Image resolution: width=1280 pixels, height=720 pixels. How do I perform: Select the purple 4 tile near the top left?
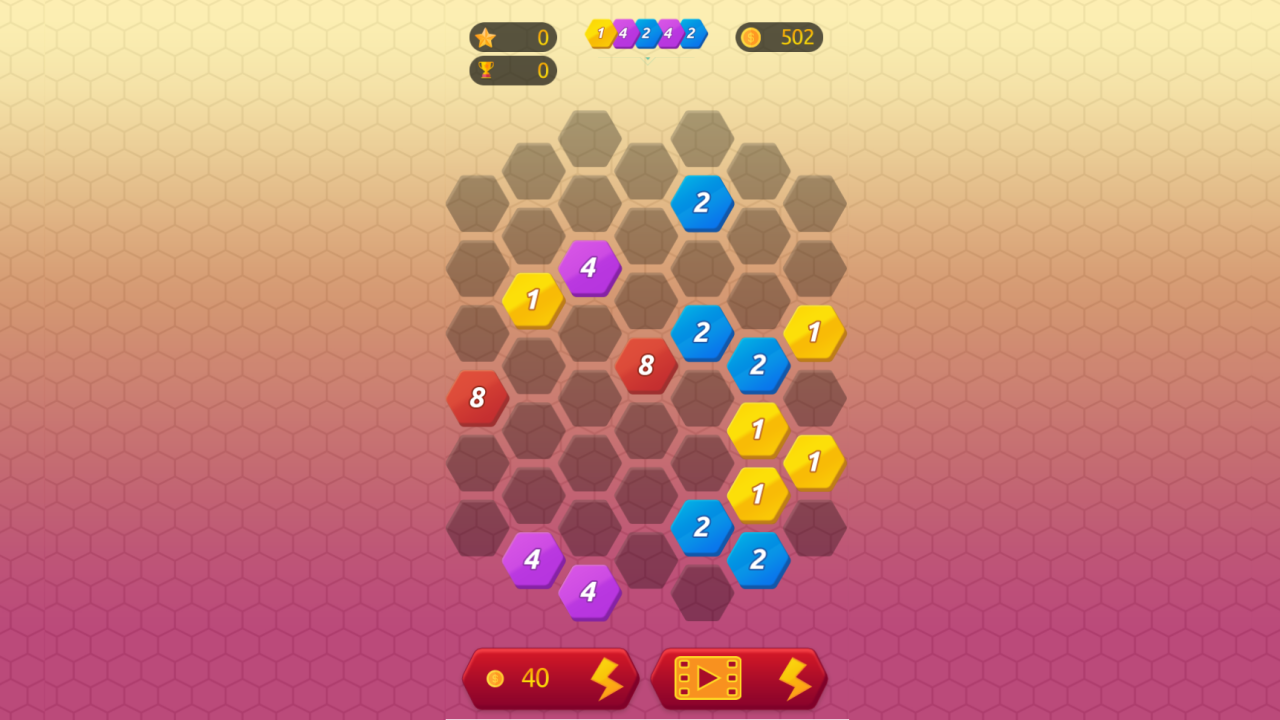[x=591, y=268]
